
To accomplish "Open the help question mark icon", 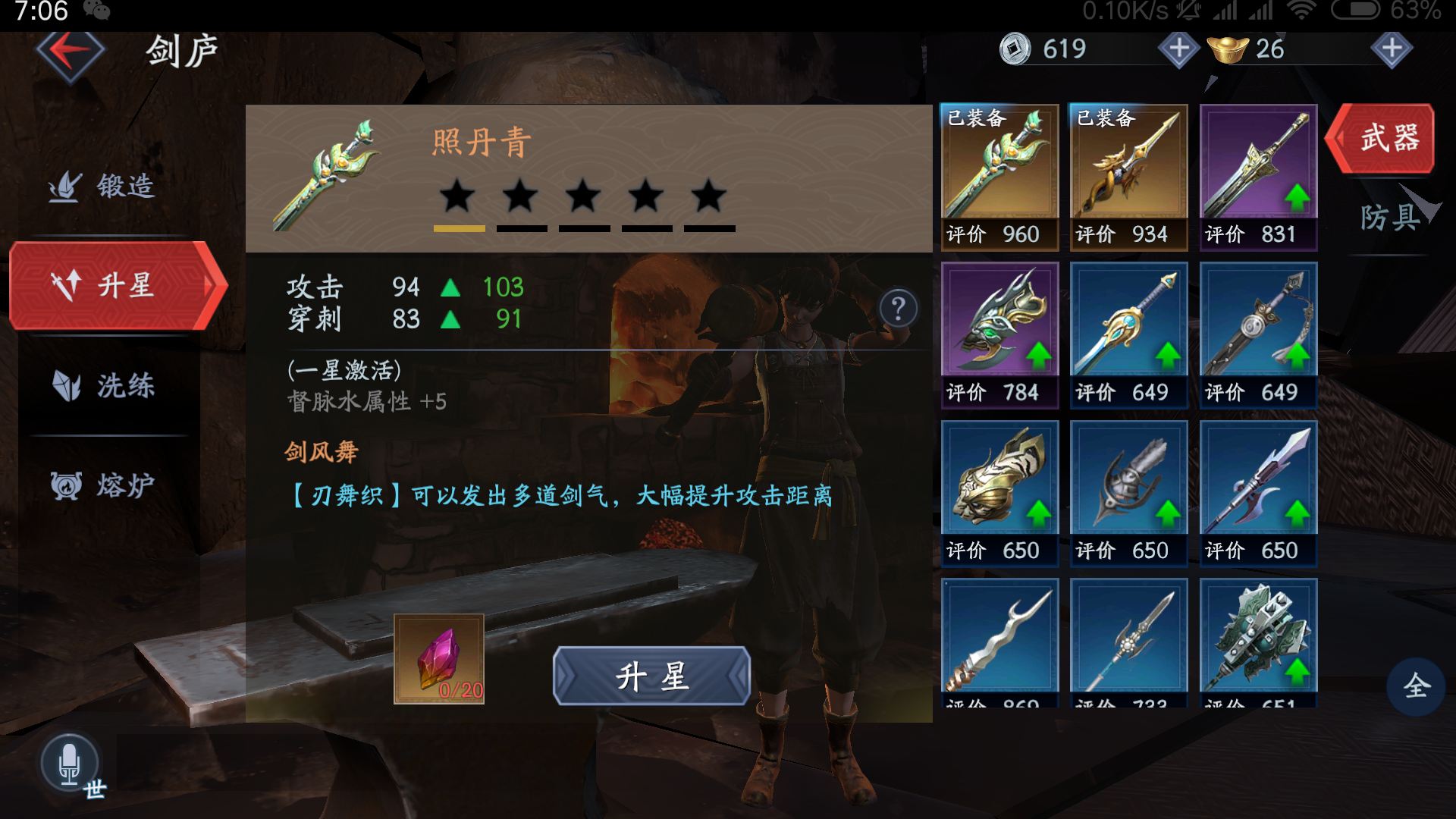I will point(899,307).
